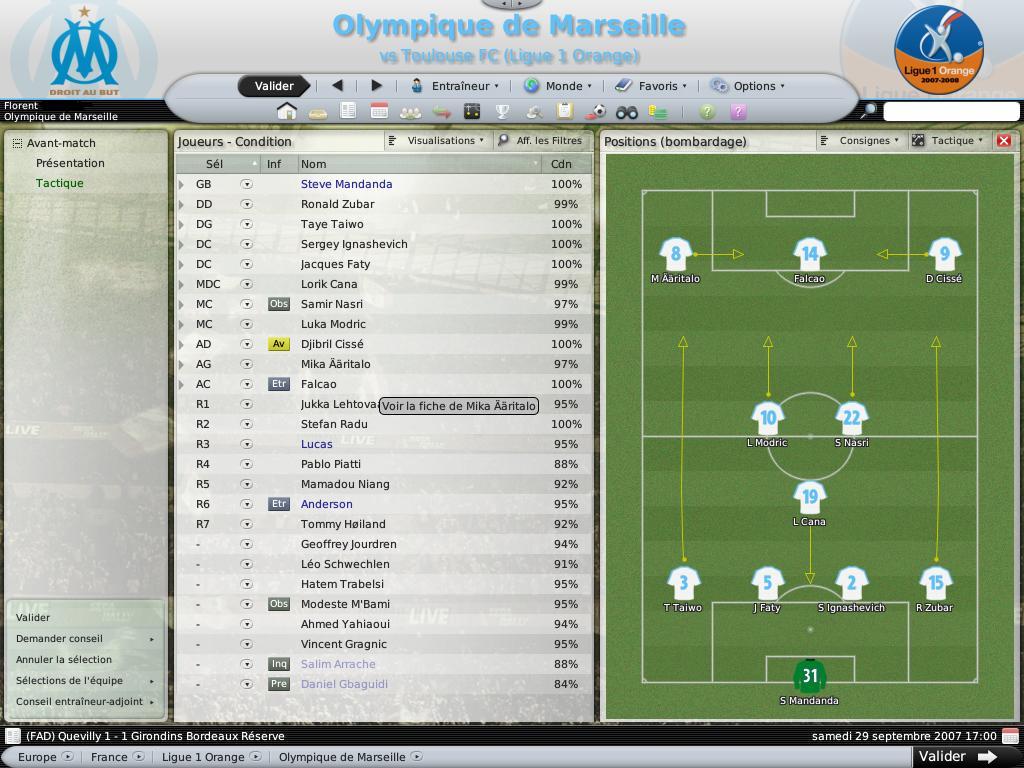Click the Ligue 1 Orange breadcrumb
The height and width of the screenshot is (768, 1024).
[x=203, y=757]
